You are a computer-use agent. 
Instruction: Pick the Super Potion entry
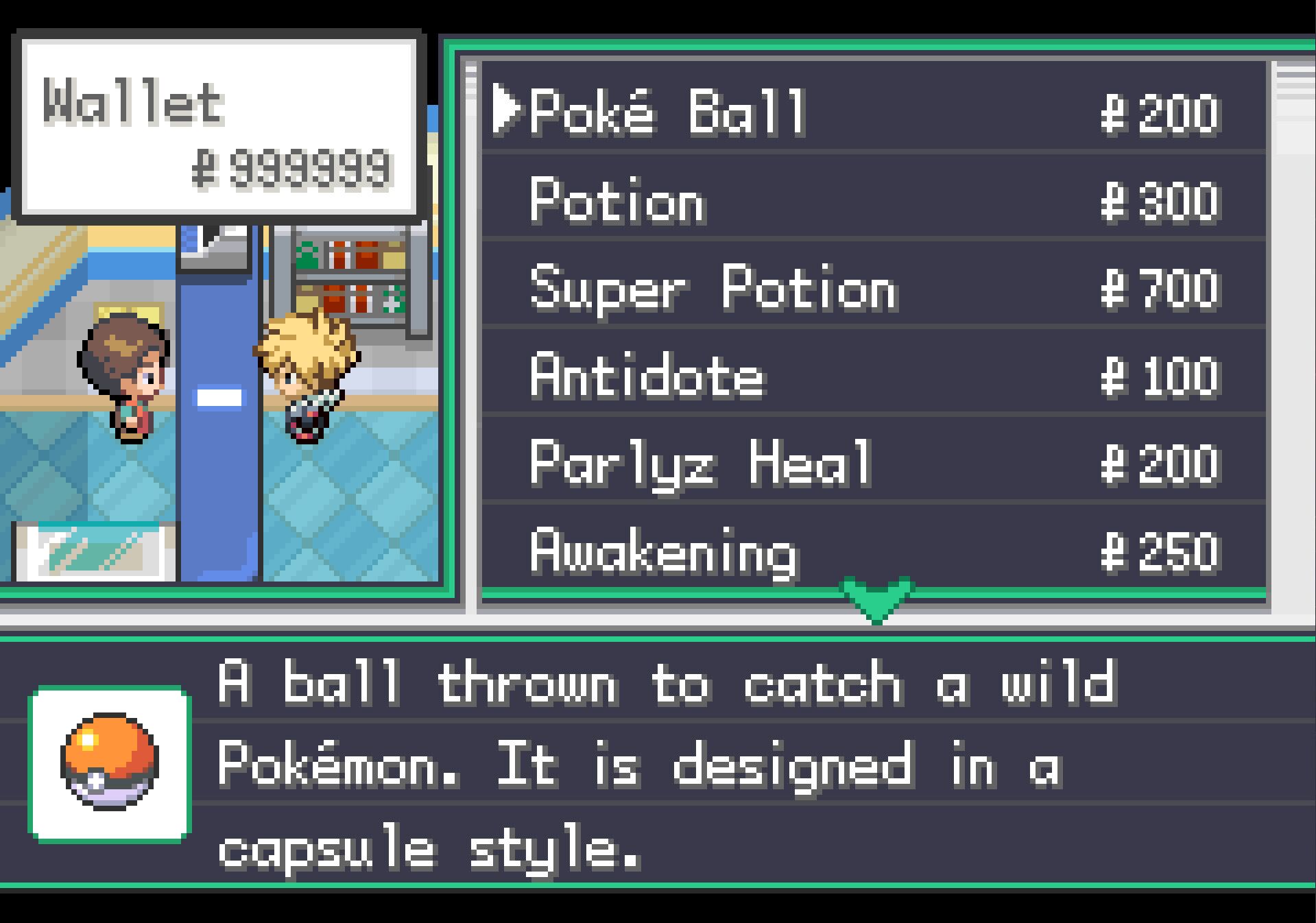click(x=713, y=289)
